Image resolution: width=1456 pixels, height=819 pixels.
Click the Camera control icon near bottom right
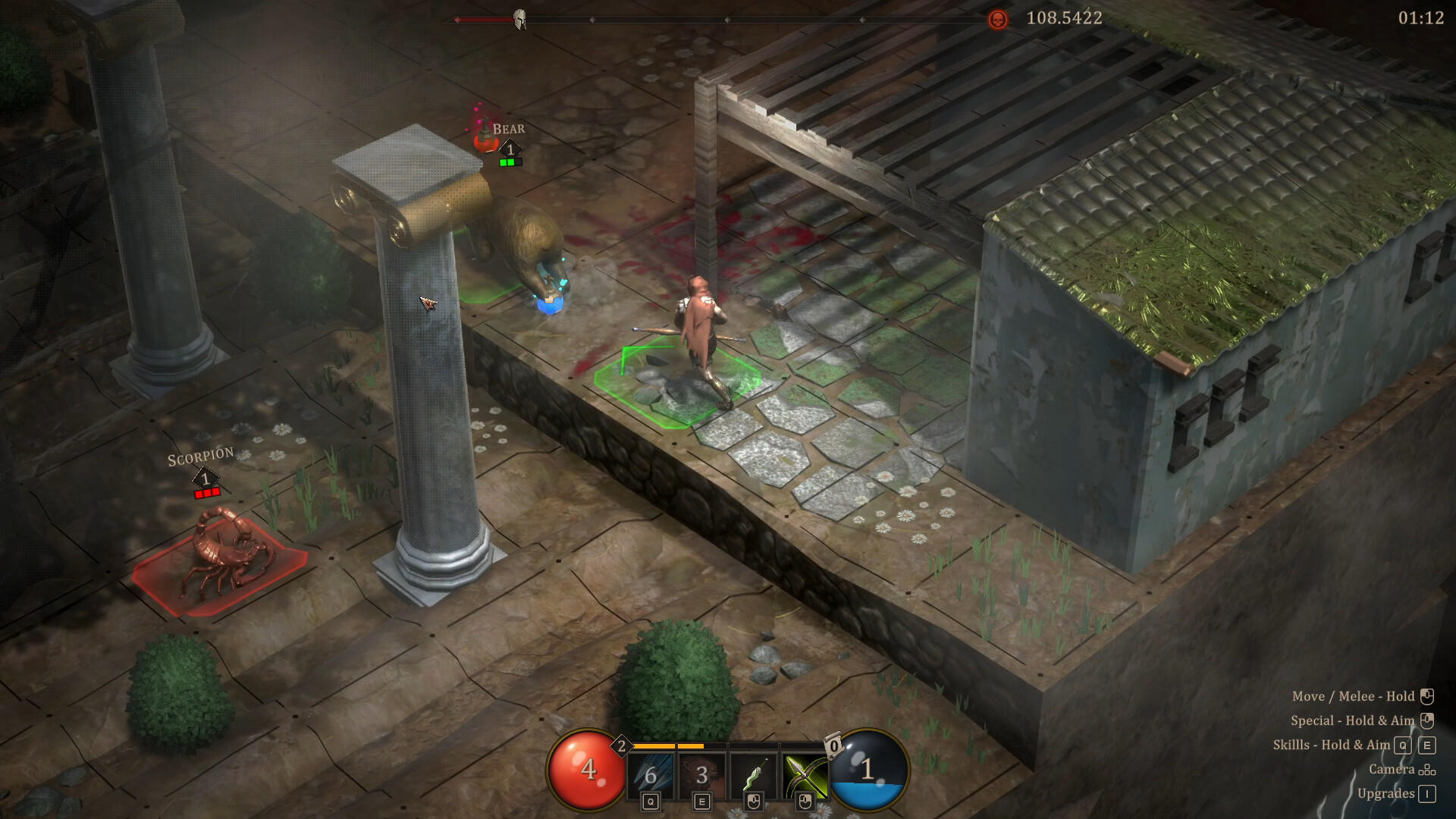pos(1428,771)
